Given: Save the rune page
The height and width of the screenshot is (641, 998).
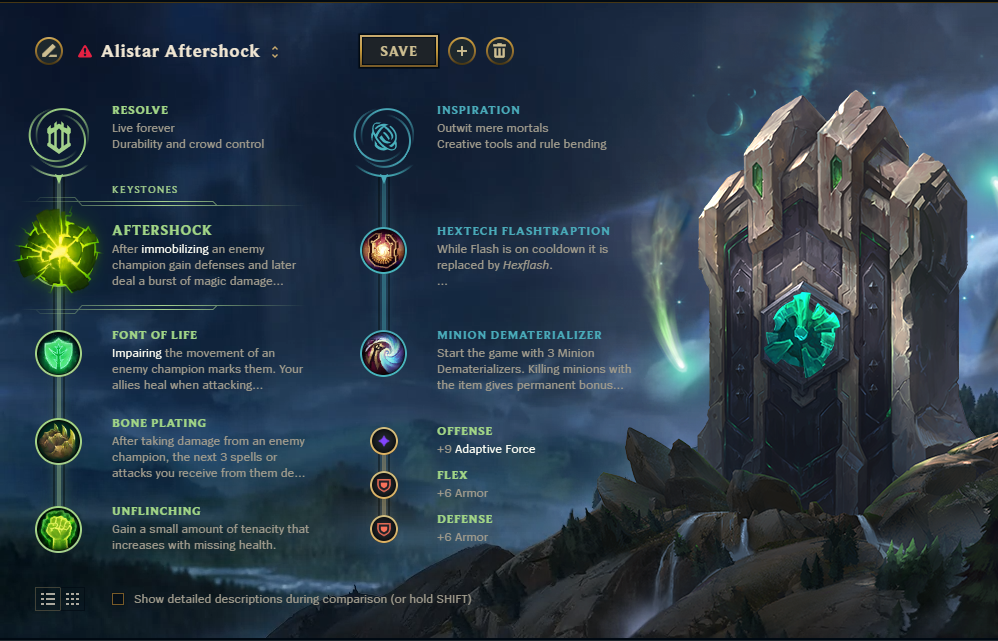Looking at the screenshot, I should tap(398, 51).
